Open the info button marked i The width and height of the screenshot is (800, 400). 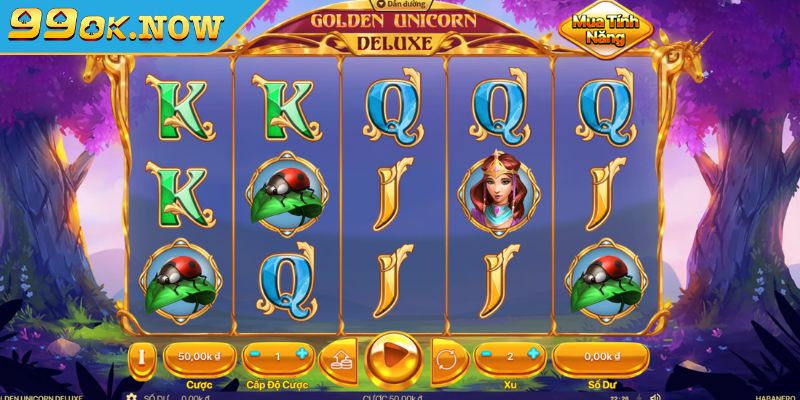coord(142,357)
